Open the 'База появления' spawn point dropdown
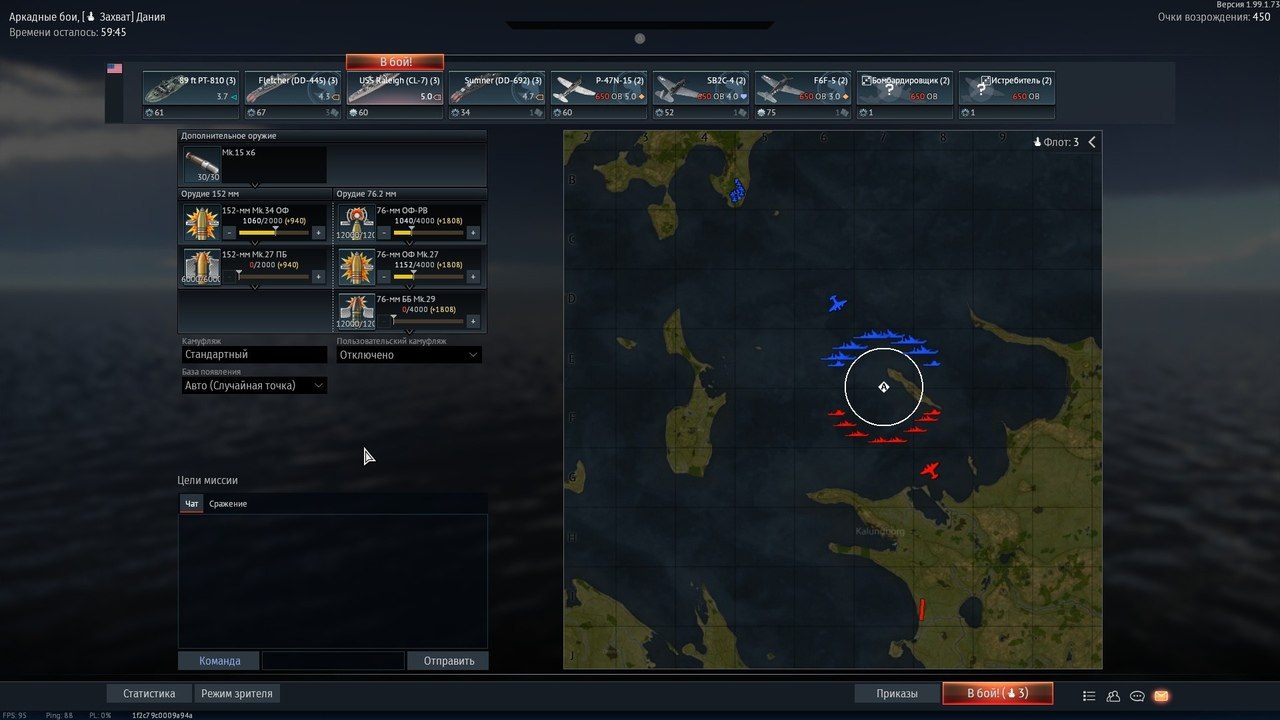The width and height of the screenshot is (1280, 720). click(254, 385)
